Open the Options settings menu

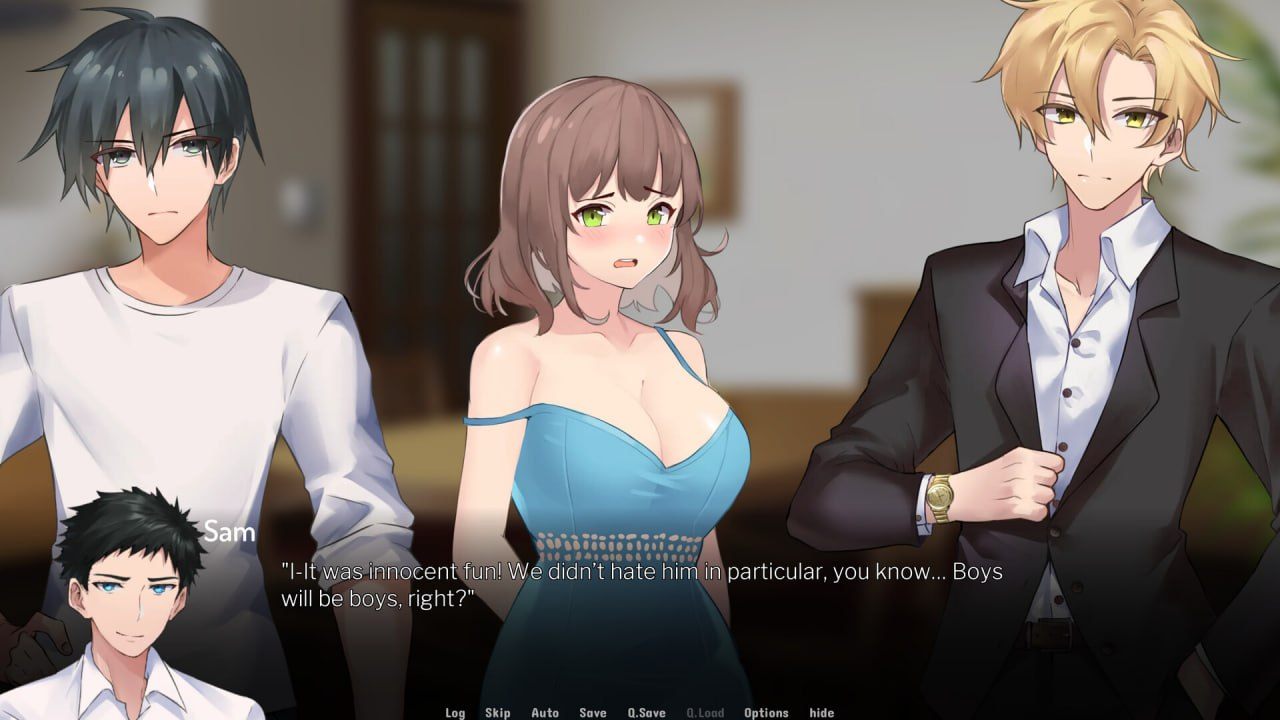(766, 713)
